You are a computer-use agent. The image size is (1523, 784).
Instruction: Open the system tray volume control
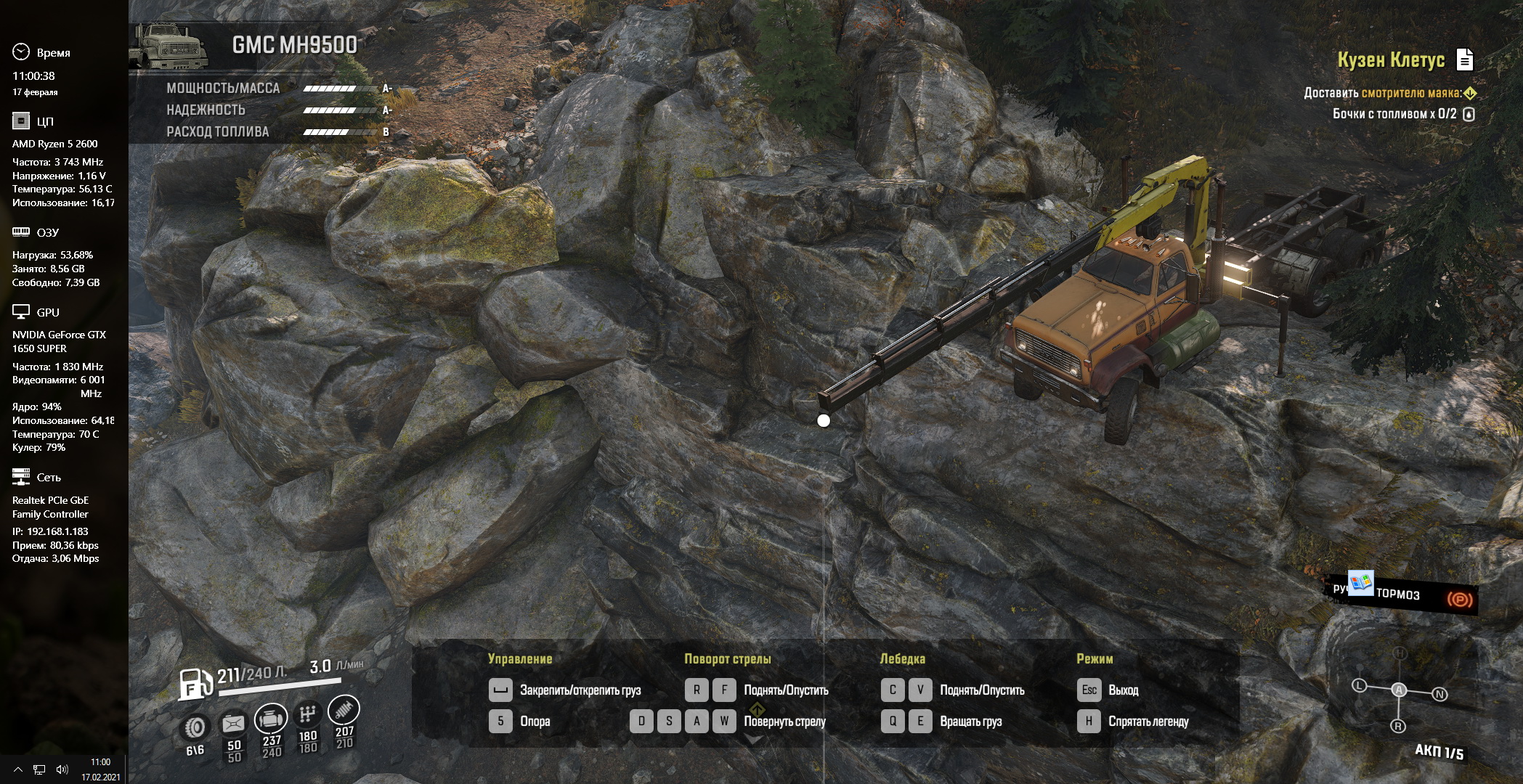tap(62, 769)
